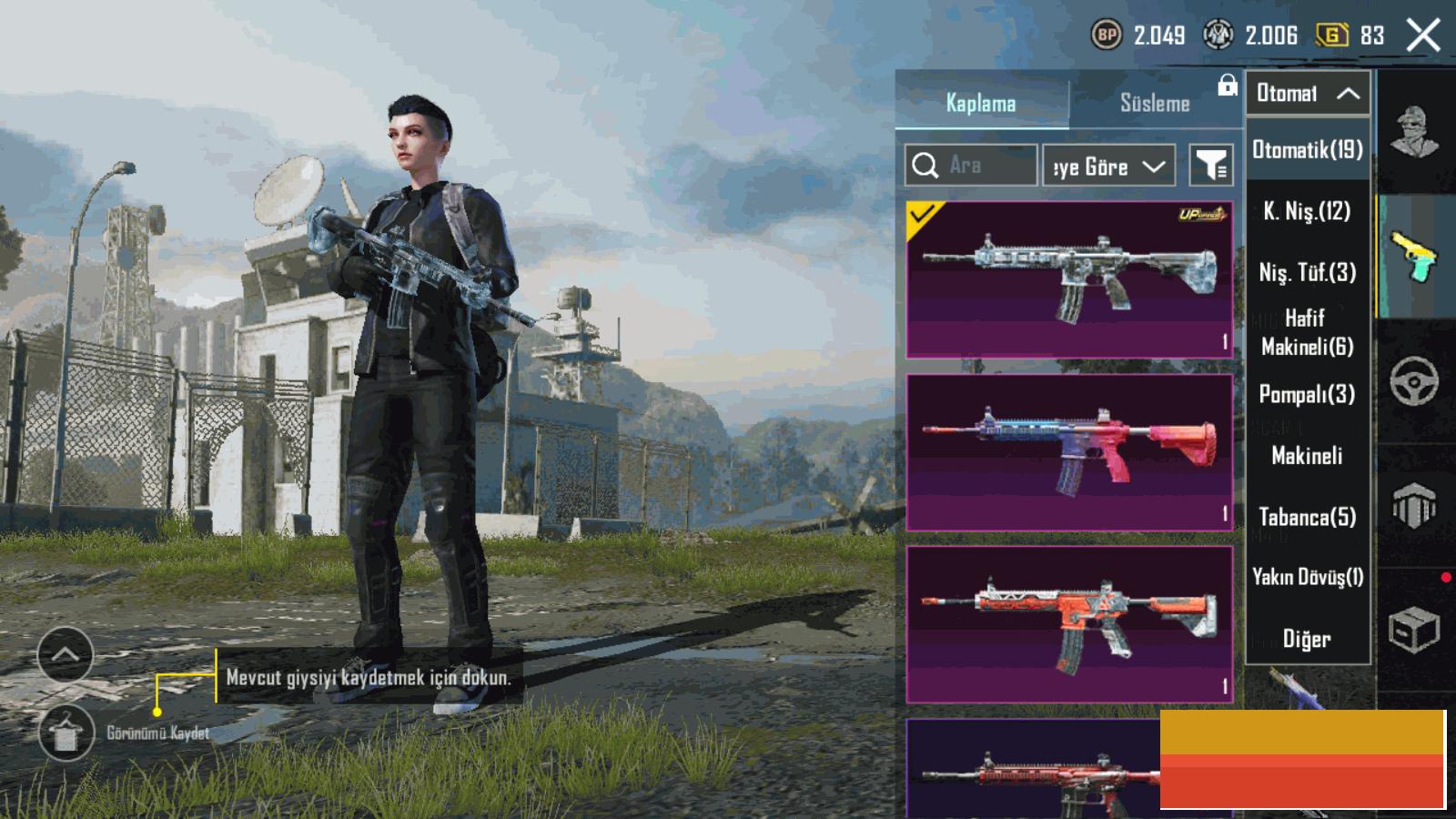Select the Kaplama tab

coord(980,103)
